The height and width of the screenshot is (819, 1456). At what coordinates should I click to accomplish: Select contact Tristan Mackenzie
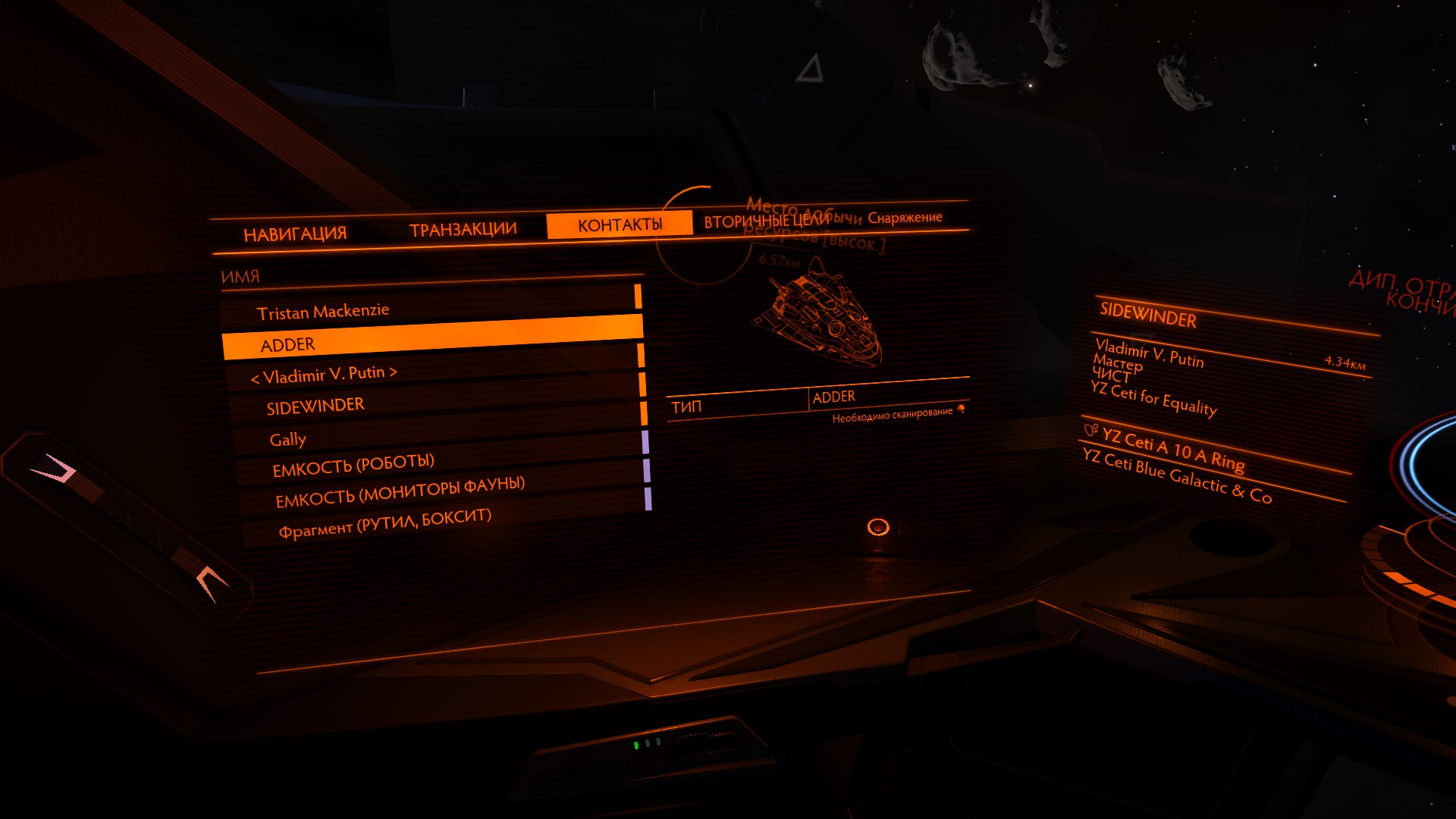coord(323,311)
